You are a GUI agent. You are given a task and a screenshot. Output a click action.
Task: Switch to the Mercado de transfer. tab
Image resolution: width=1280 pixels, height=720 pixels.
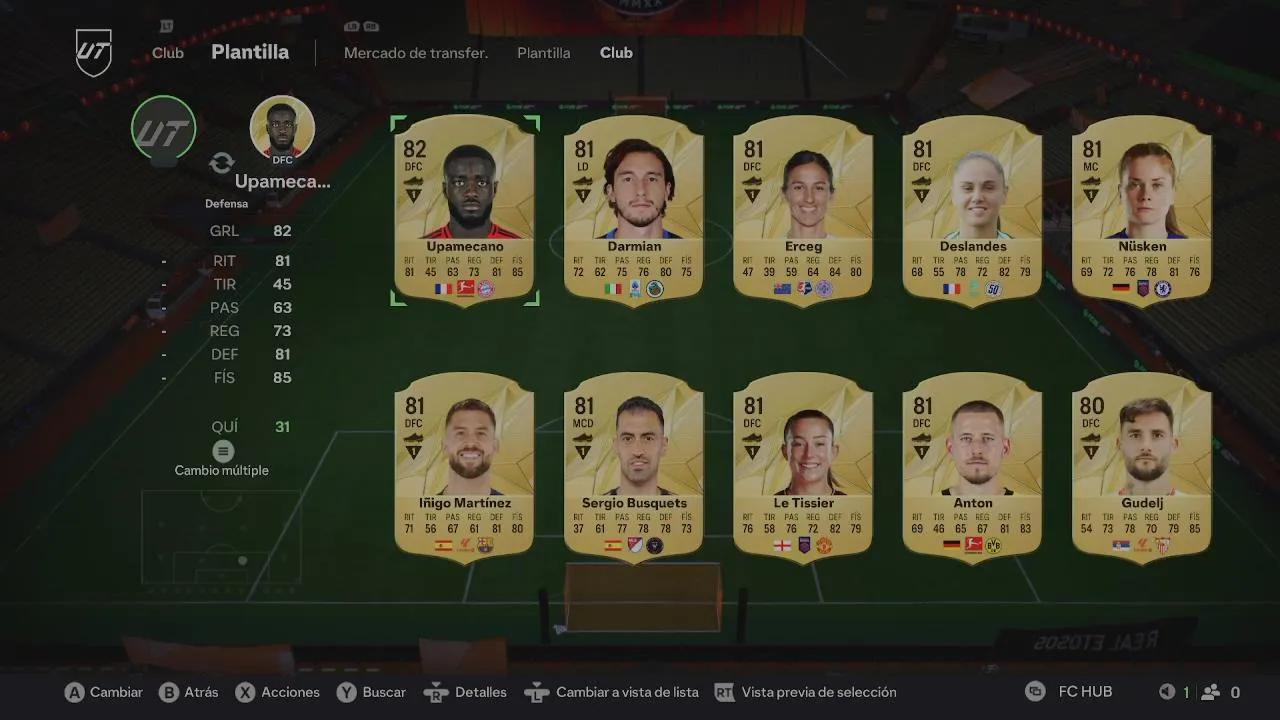coord(416,53)
